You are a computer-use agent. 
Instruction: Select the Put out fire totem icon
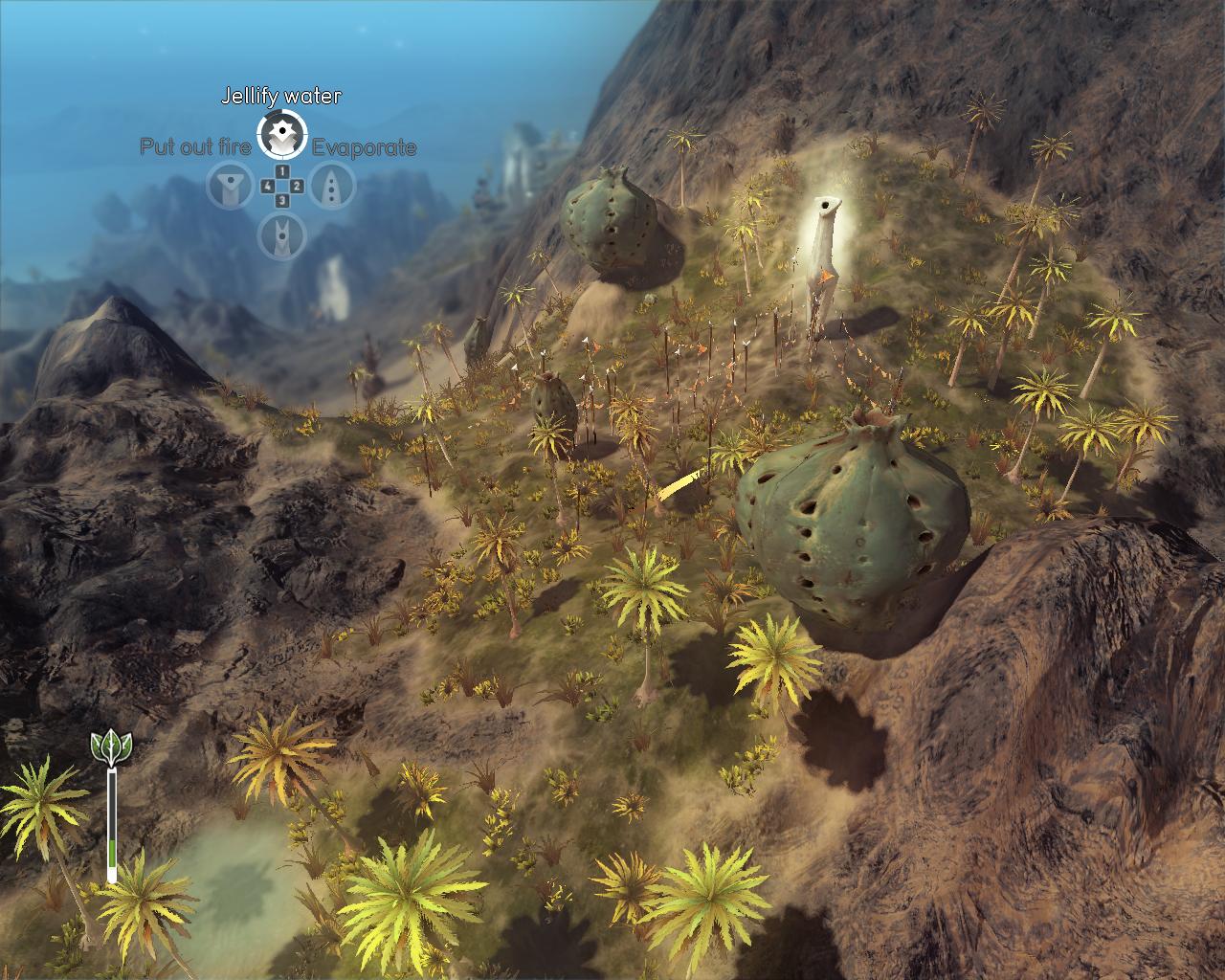tap(231, 187)
